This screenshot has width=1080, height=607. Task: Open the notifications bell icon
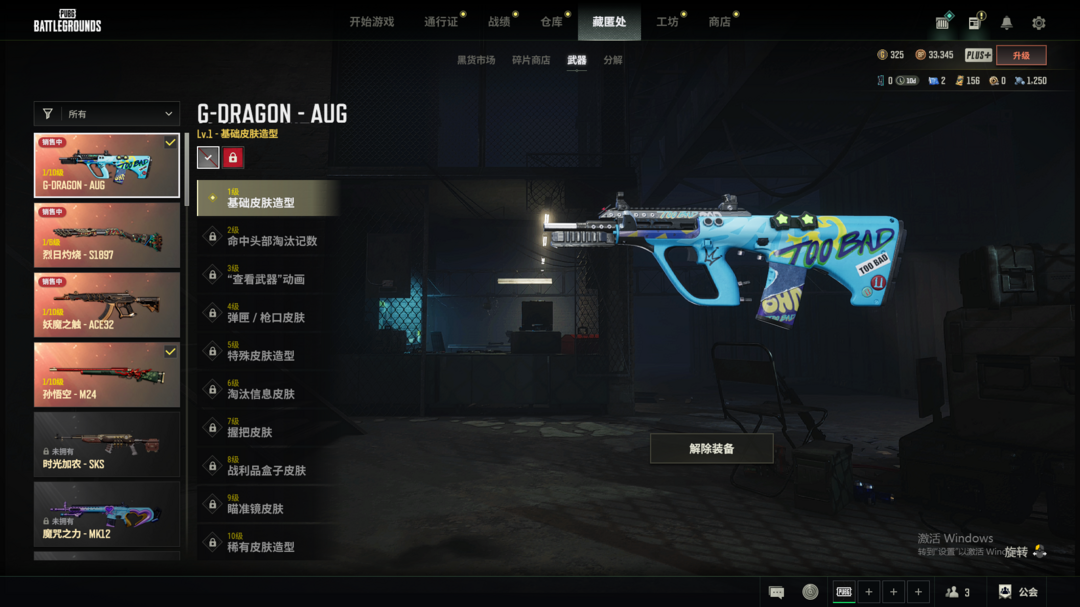coord(1007,23)
